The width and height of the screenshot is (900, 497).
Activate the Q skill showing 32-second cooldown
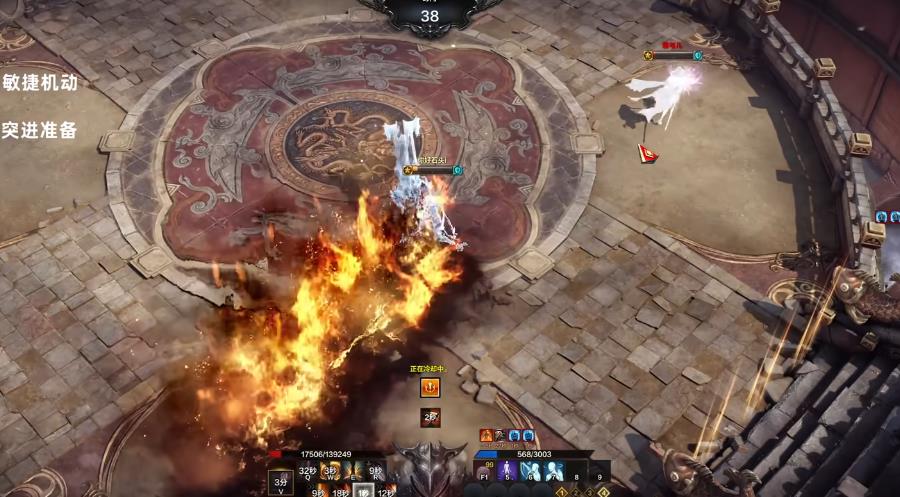point(308,471)
